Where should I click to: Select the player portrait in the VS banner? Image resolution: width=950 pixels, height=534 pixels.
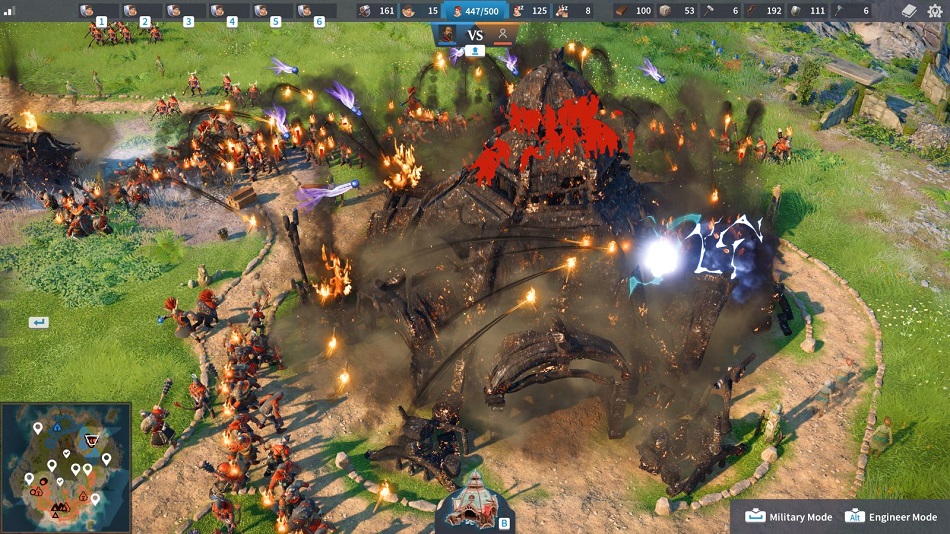click(448, 33)
